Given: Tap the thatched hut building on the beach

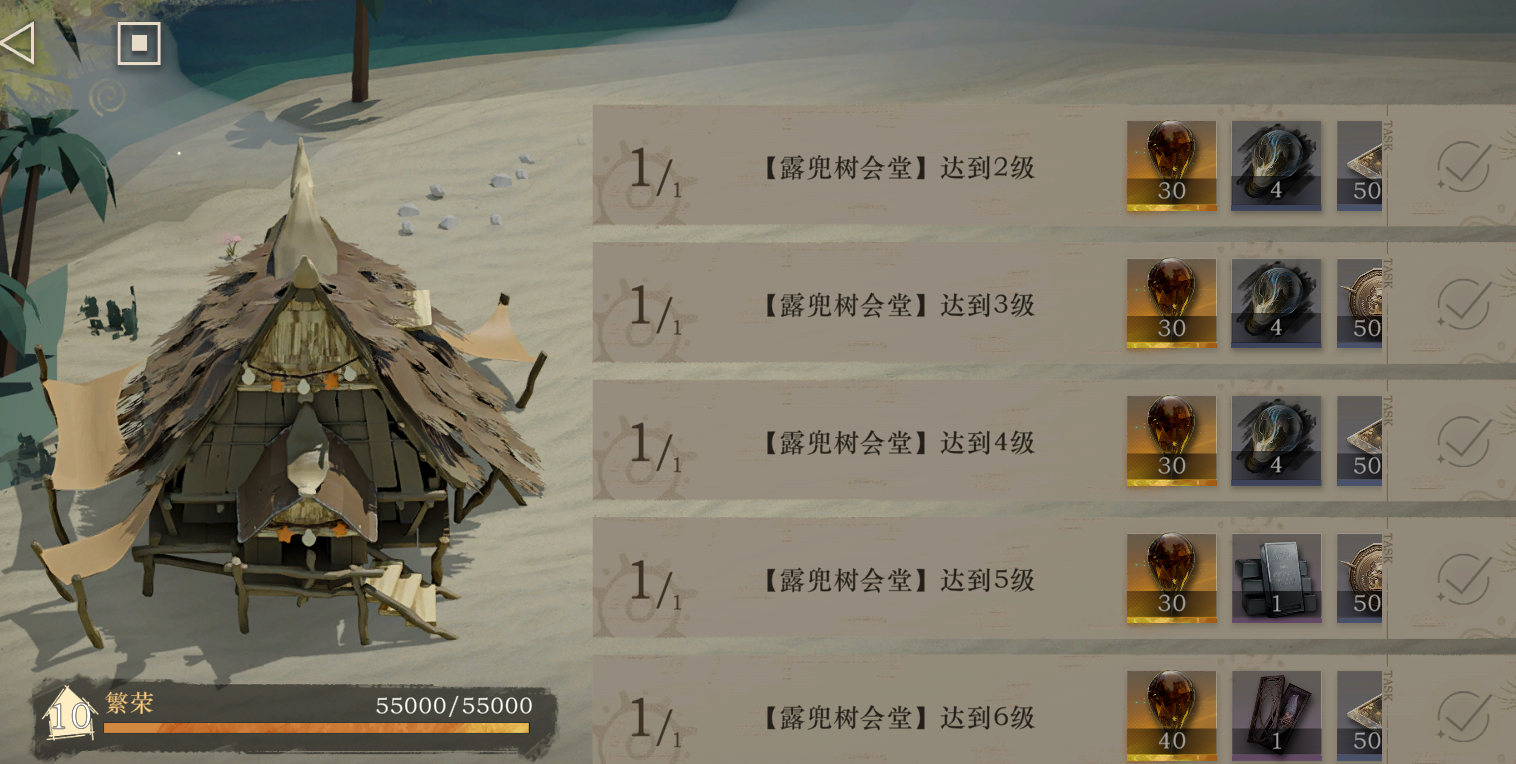Looking at the screenshot, I should click(x=300, y=430).
